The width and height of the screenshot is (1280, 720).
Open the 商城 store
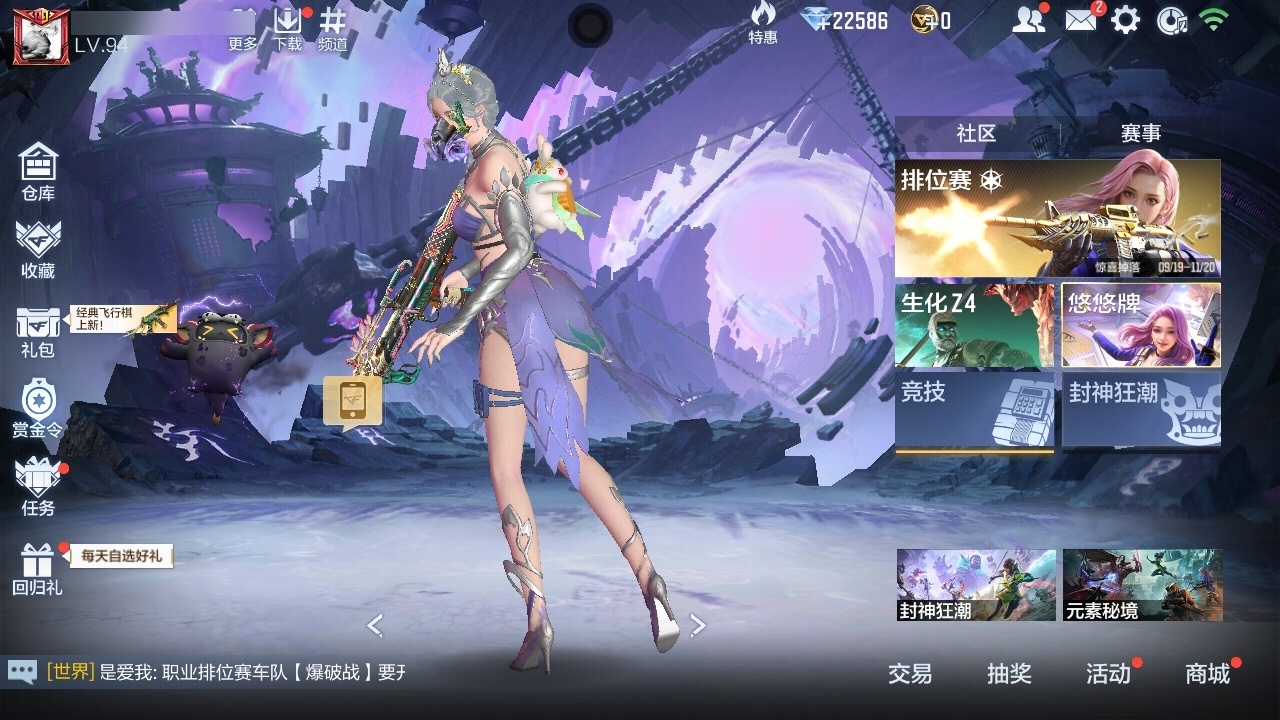click(x=1208, y=674)
